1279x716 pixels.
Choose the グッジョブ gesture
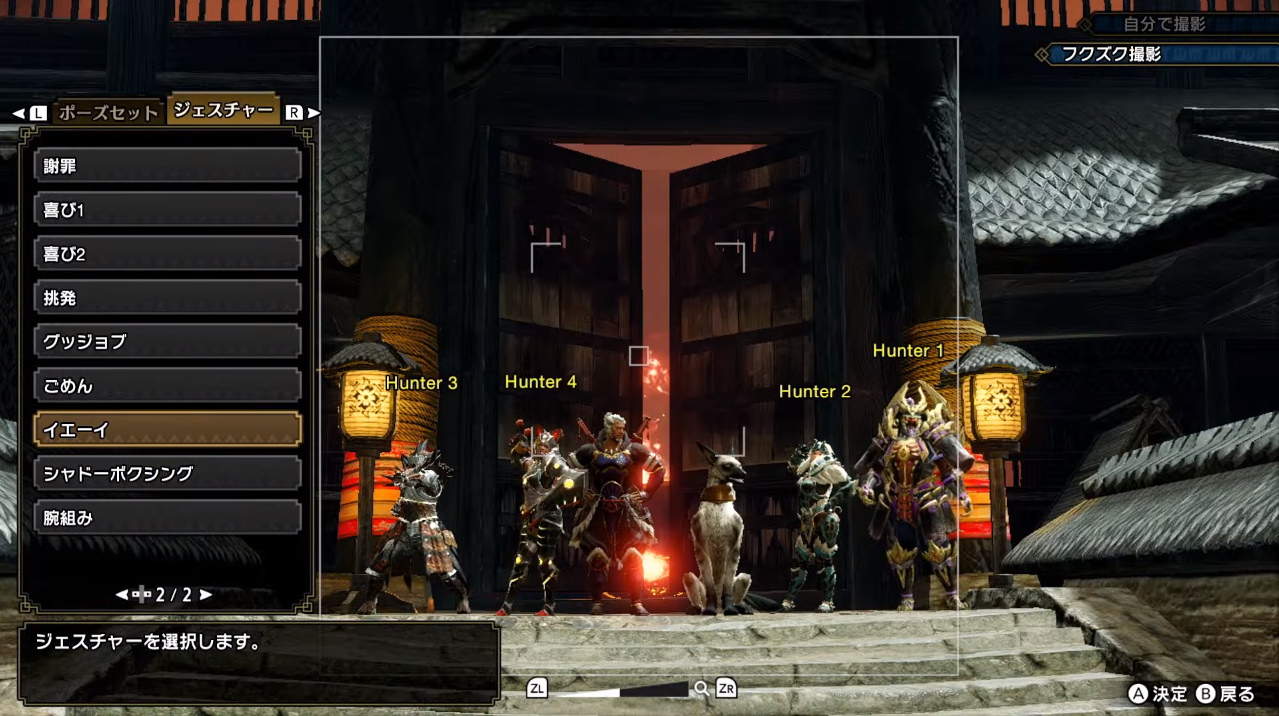pos(168,342)
